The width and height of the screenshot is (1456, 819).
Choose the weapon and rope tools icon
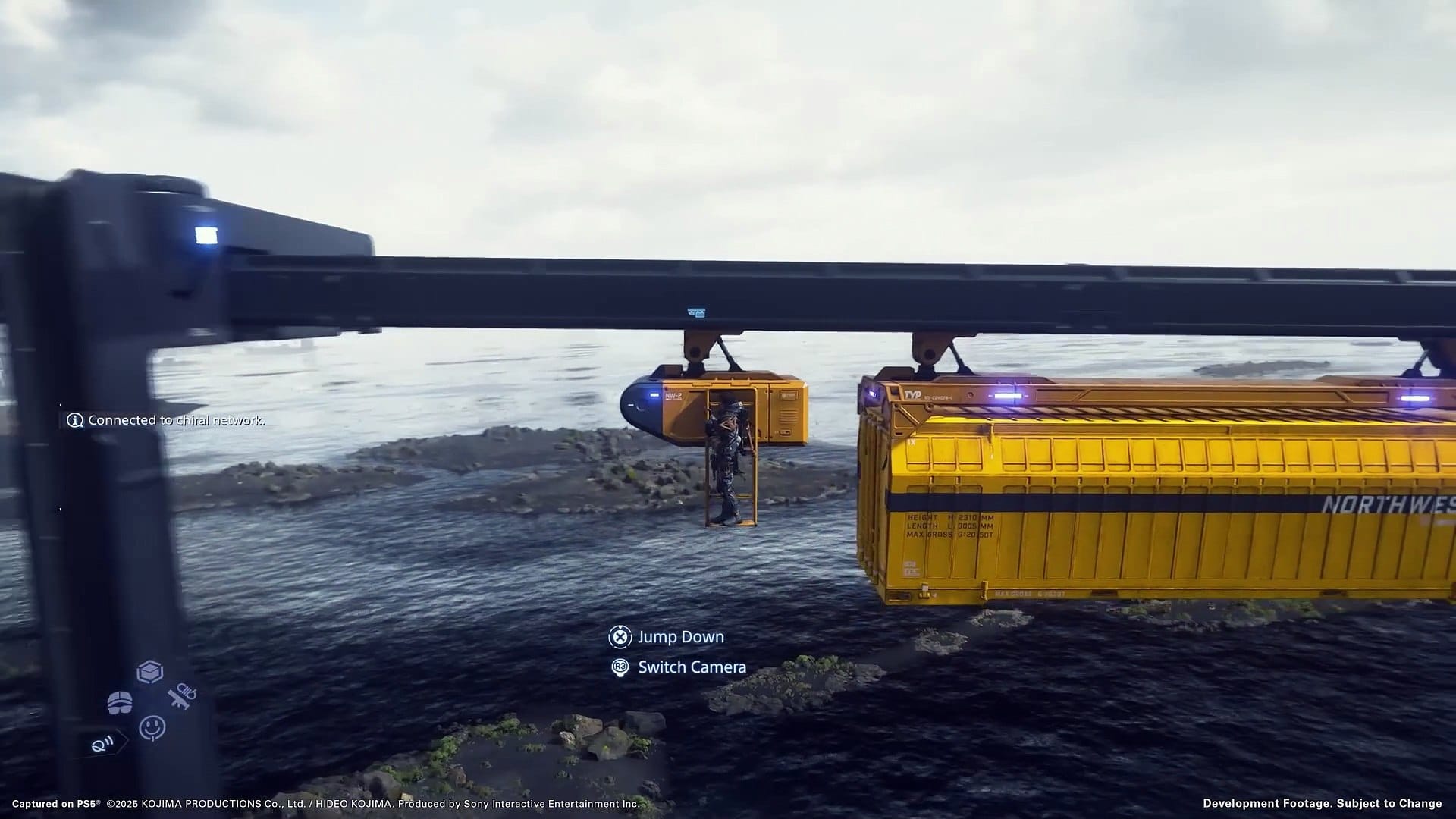pyautogui.click(x=183, y=696)
